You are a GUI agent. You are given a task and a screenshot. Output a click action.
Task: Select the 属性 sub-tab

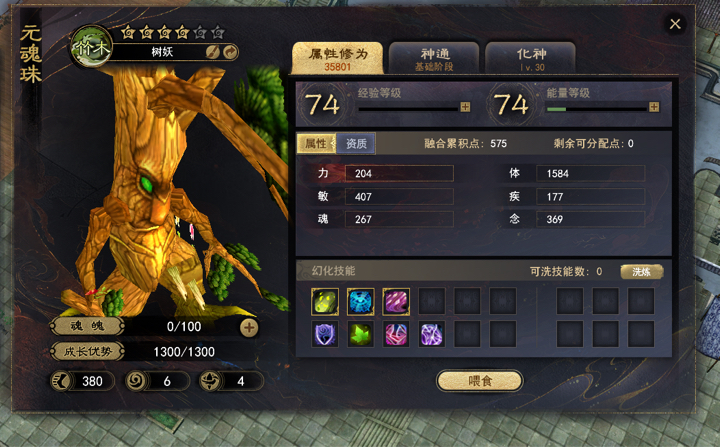pyautogui.click(x=317, y=143)
